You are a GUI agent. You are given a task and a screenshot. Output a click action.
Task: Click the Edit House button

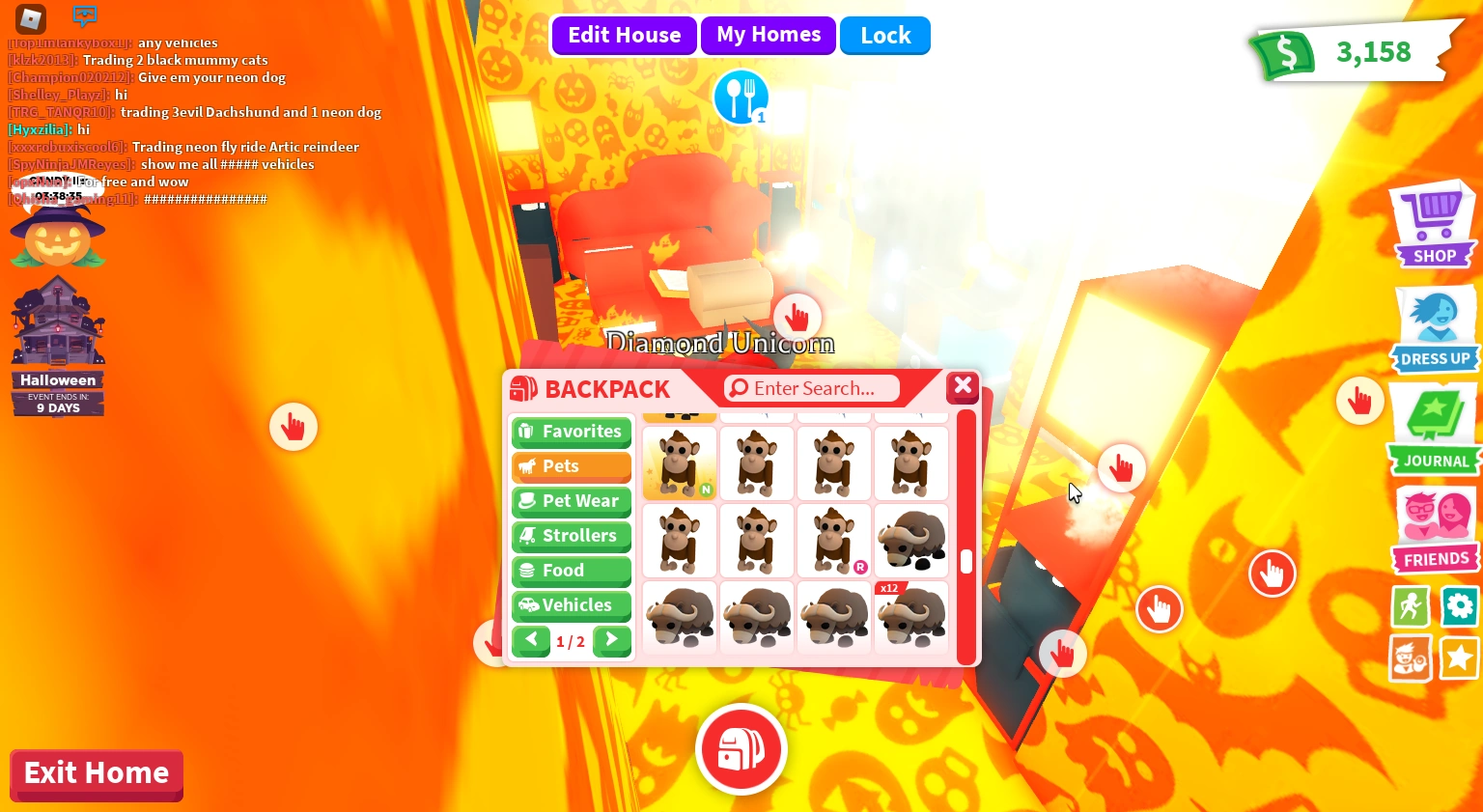tap(624, 35)
